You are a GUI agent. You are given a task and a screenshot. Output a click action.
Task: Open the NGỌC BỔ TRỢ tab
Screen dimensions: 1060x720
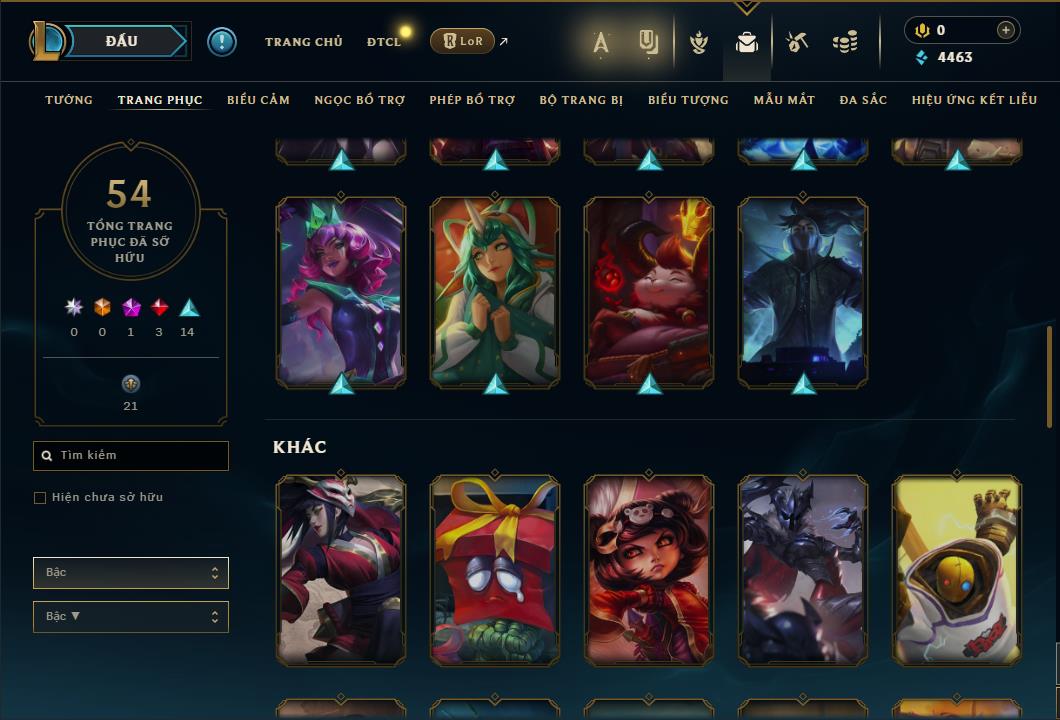359,100
